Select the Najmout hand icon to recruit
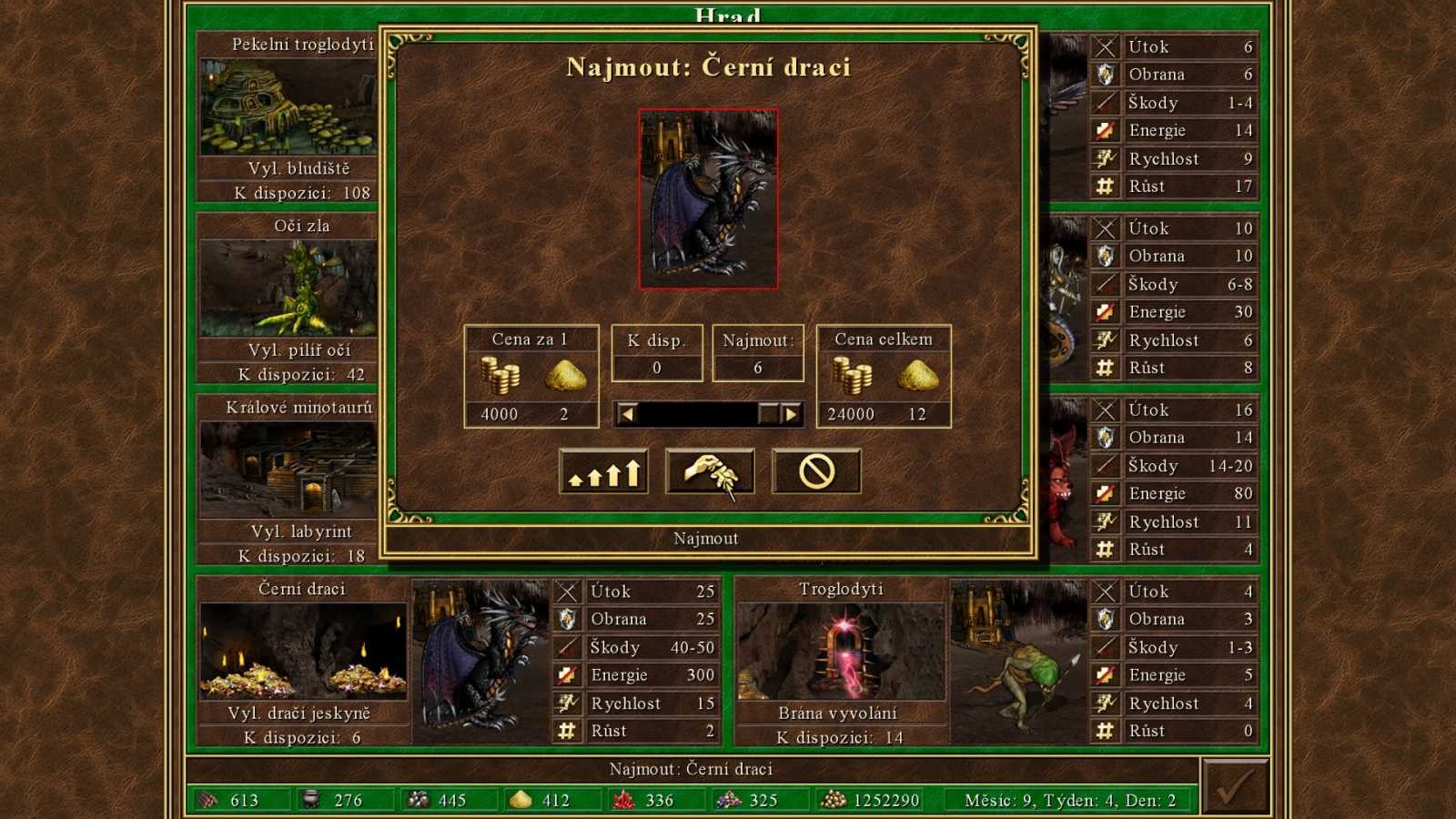 [710, 469]
